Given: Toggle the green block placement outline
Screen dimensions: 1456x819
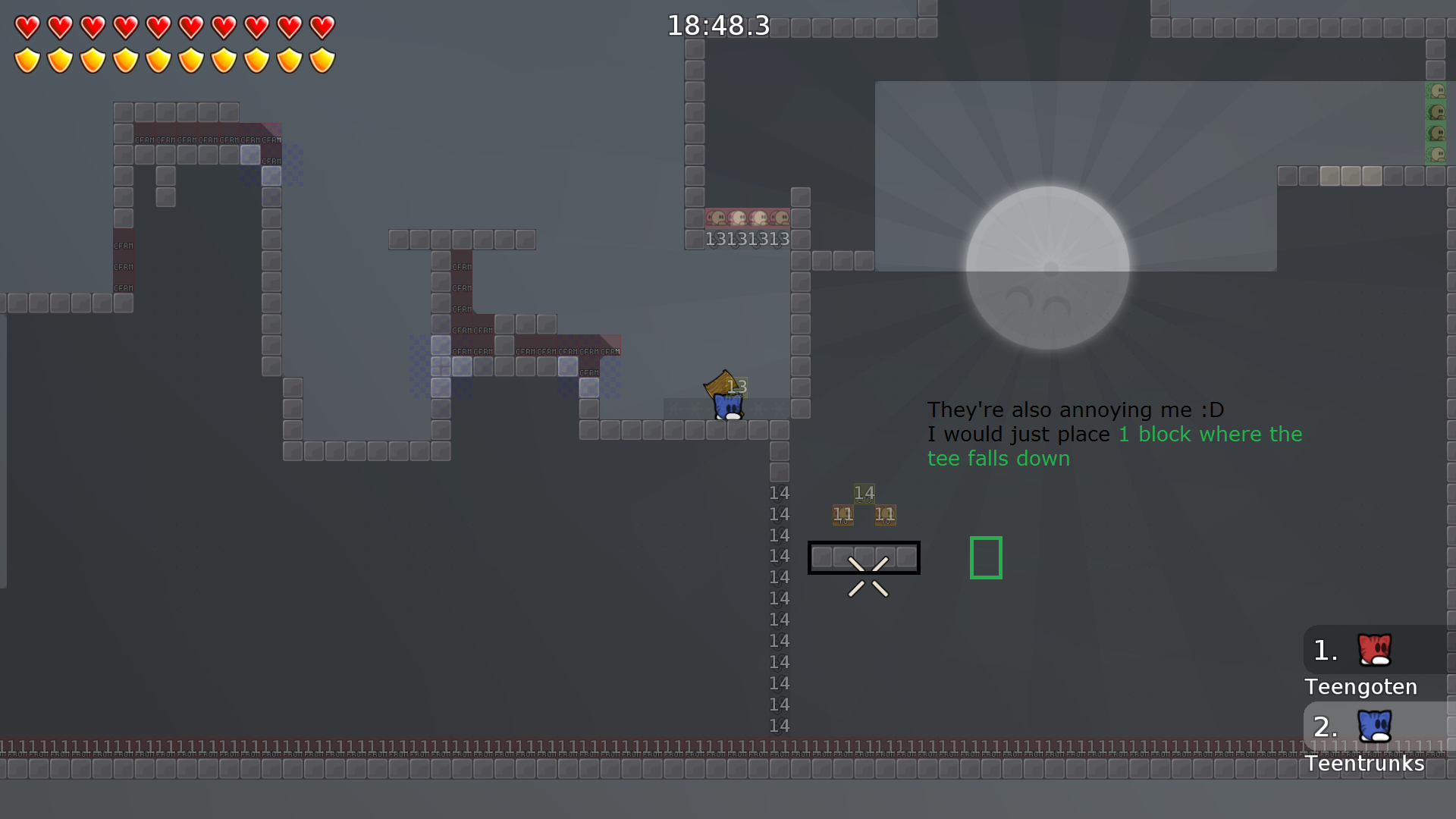Looking at the screenshot, I should tap(986, 557).
